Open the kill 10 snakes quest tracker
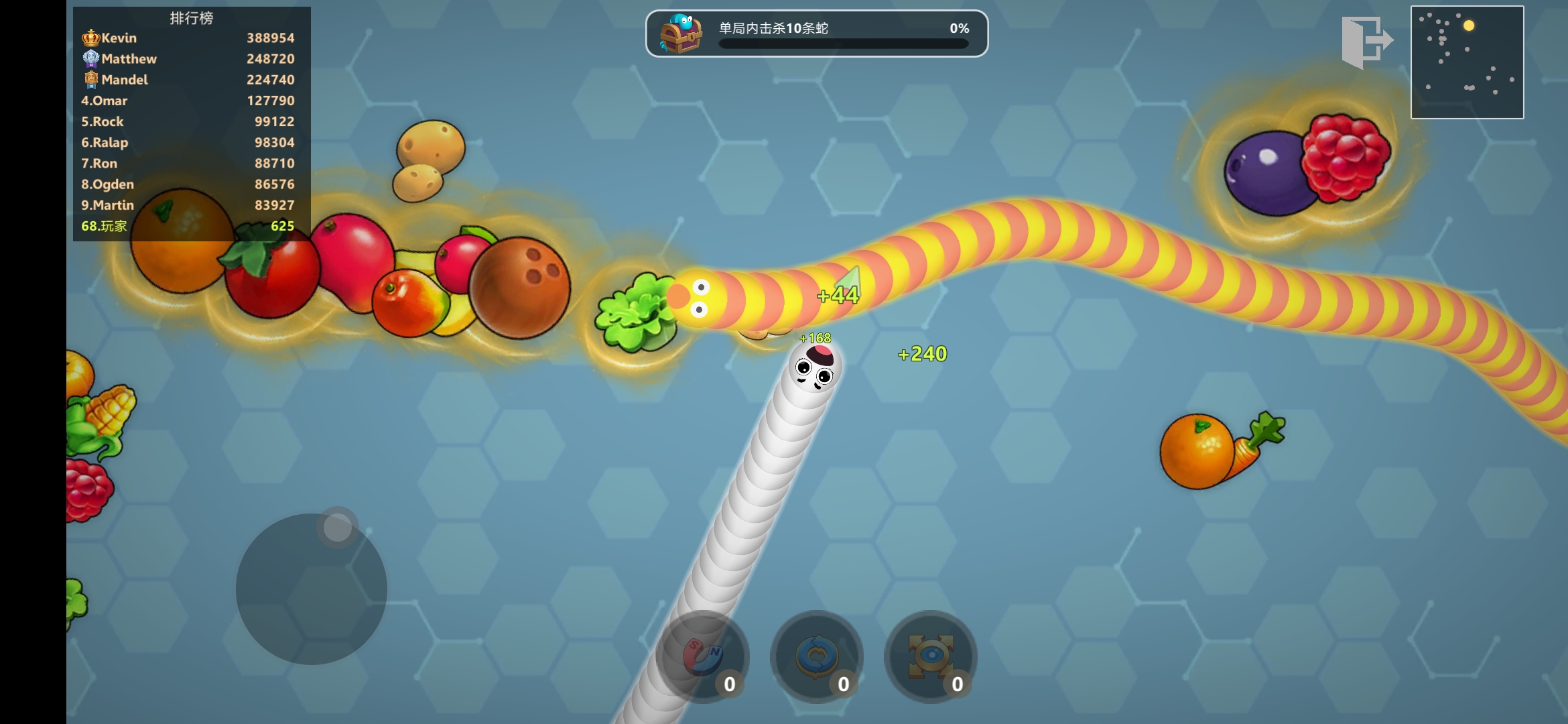 coord(816,34)
